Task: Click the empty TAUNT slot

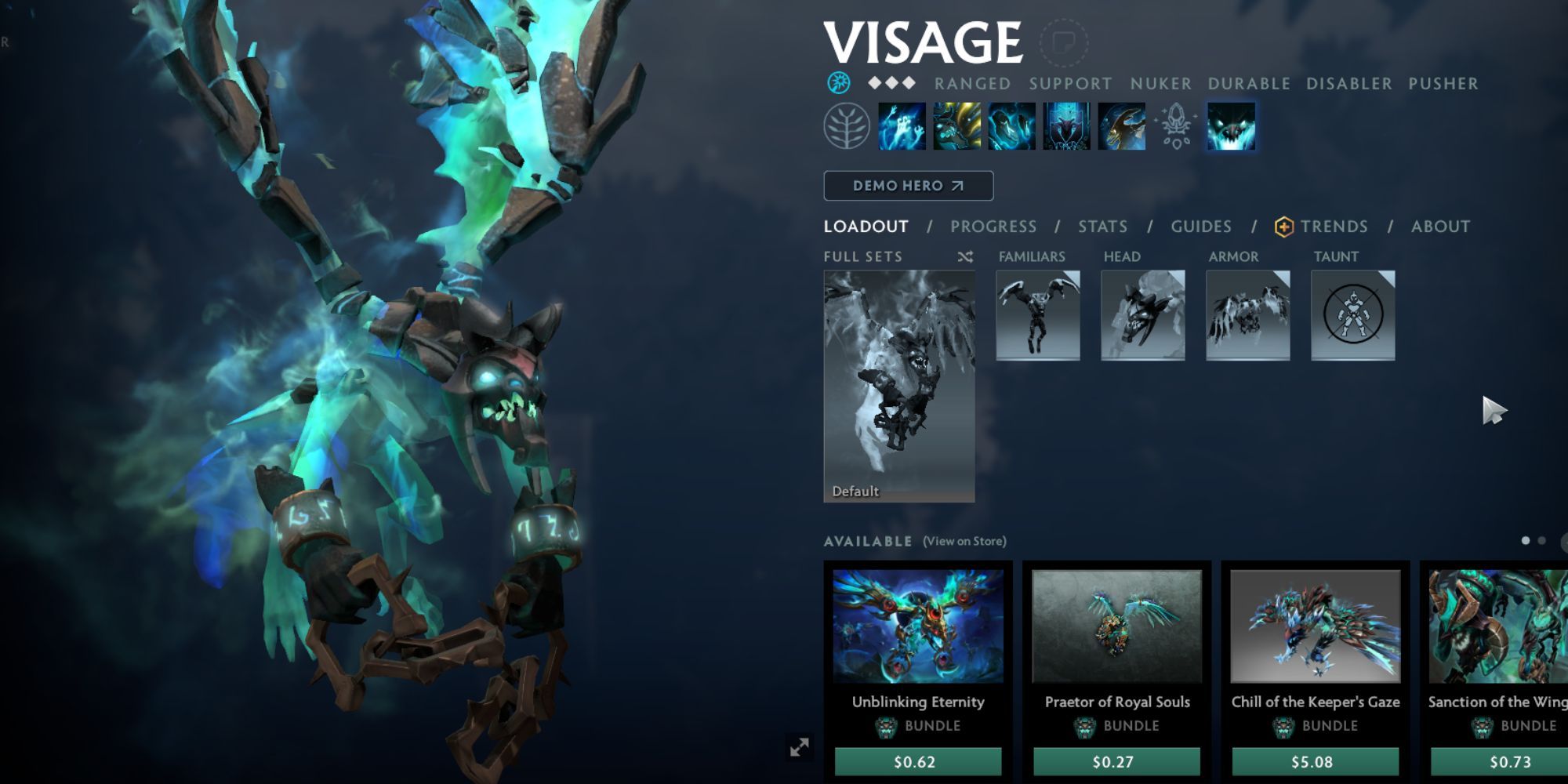Action: point(1352,314)
